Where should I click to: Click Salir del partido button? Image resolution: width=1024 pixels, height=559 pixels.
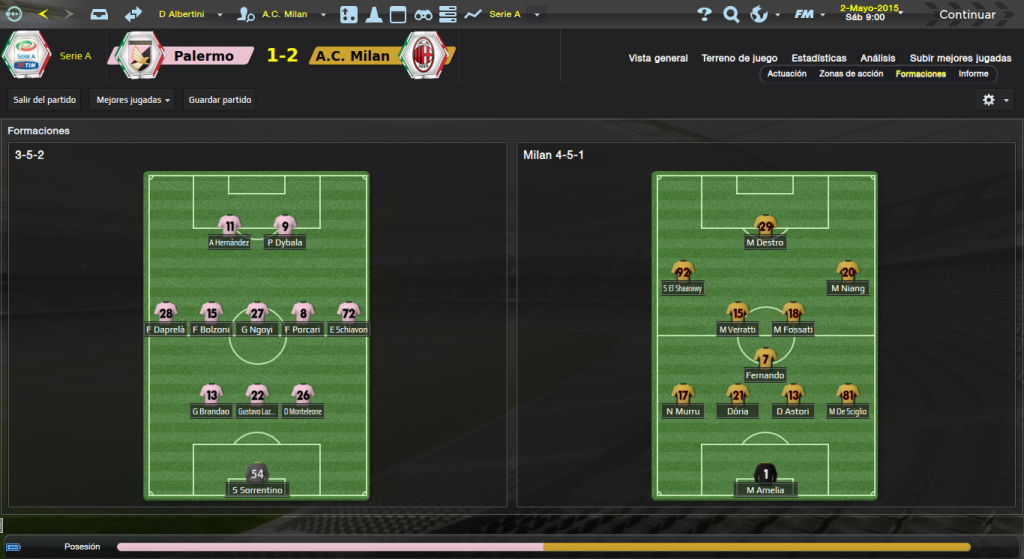(x=45, y=100)
